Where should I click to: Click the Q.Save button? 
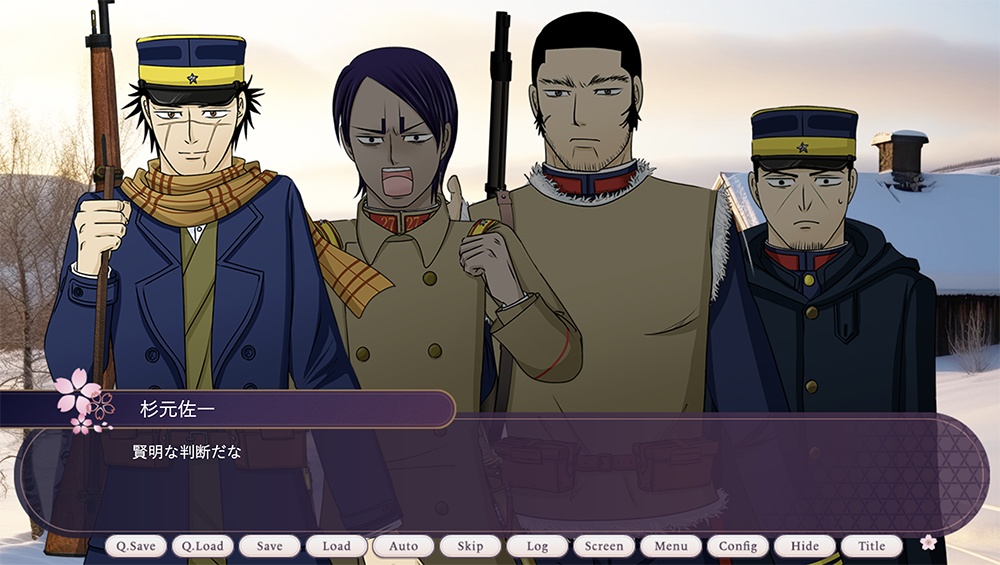[x=136, y=546]
